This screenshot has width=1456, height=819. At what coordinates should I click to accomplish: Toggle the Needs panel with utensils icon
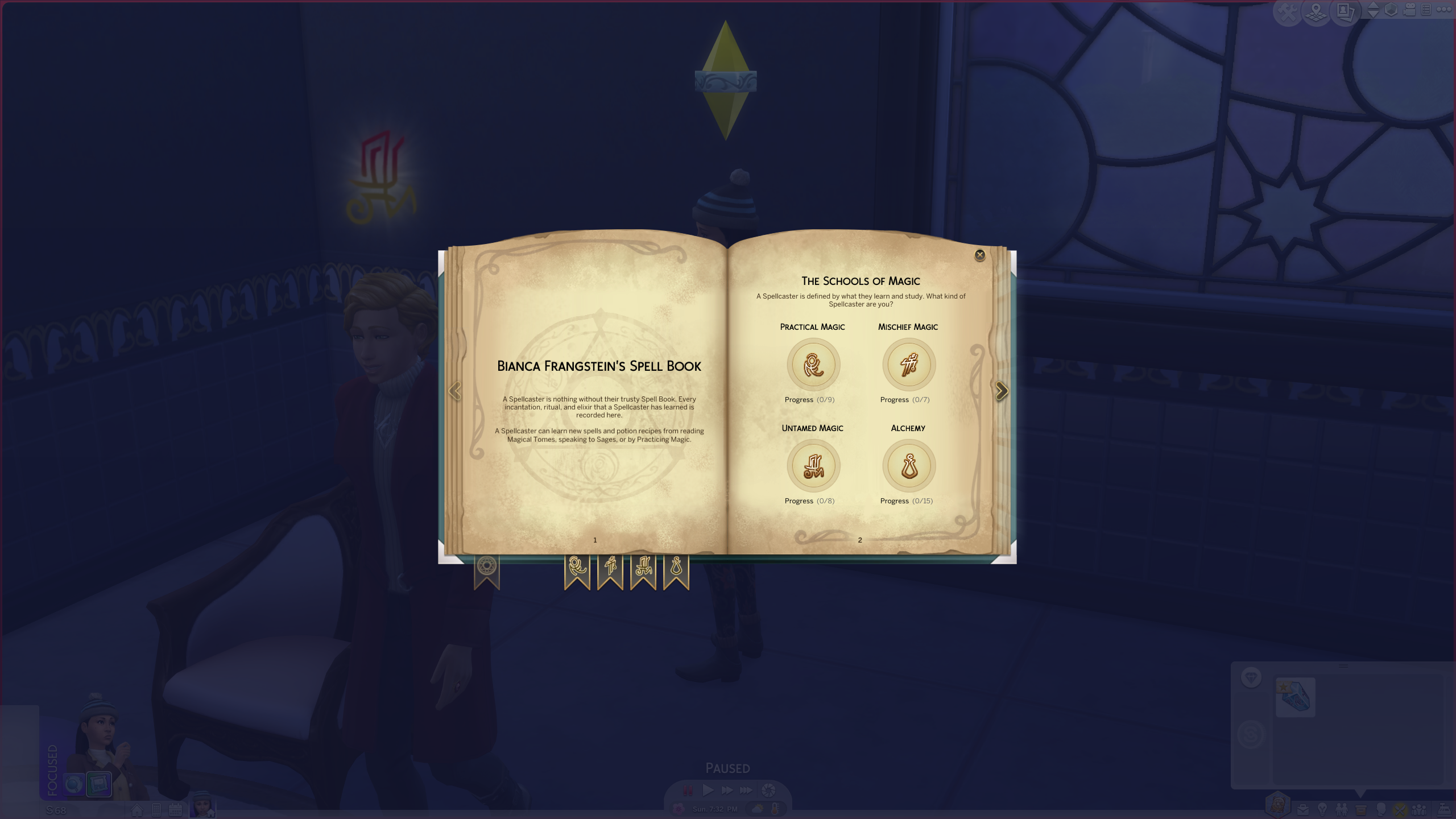point(1400,811)
